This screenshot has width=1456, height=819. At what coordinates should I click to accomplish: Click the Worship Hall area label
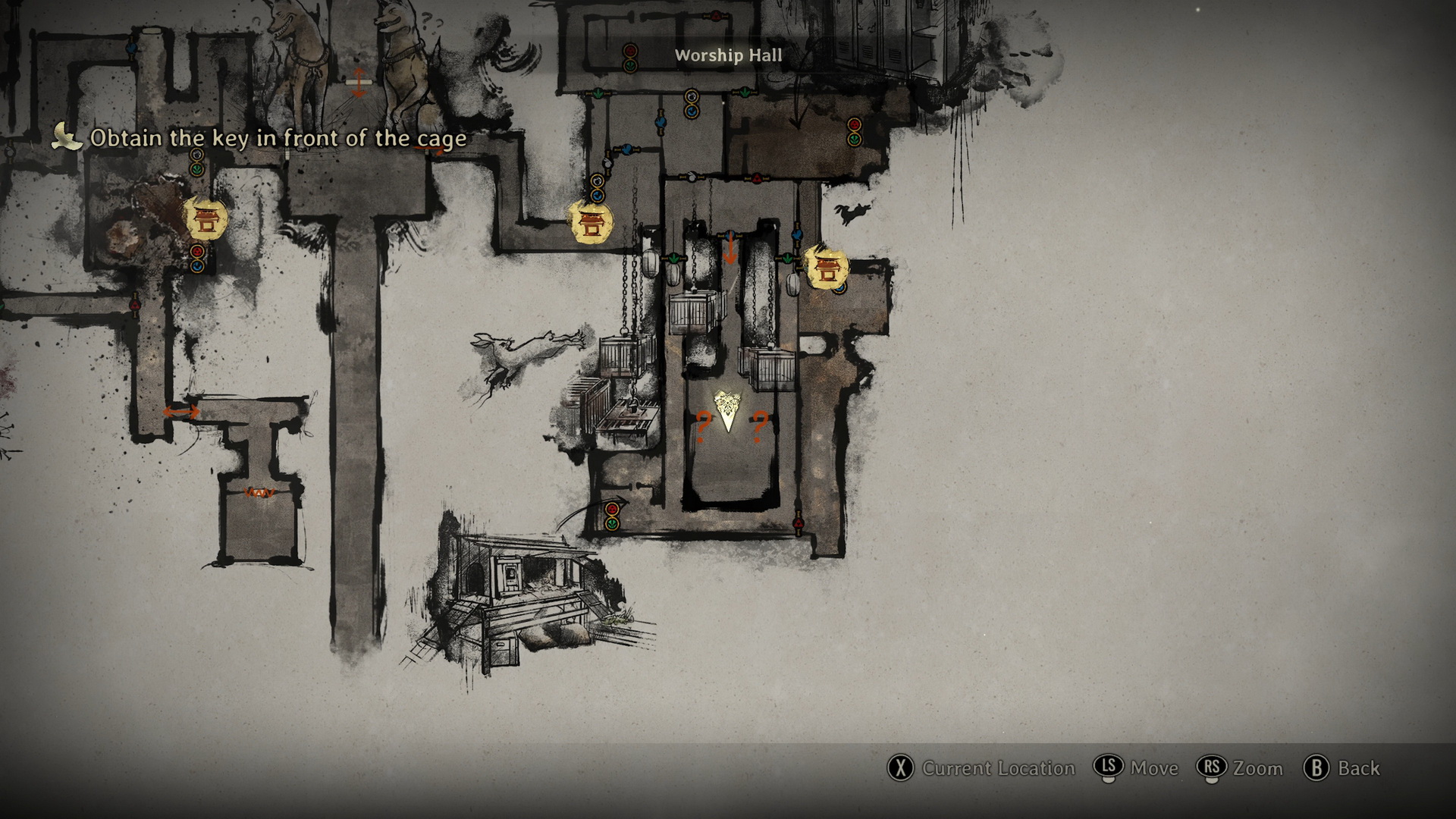click(728, 55)
